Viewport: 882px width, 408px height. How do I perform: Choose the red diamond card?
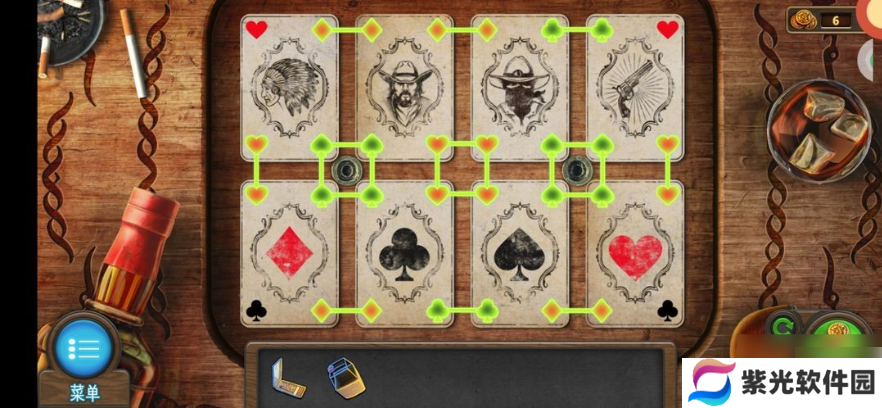click(289, 252)
